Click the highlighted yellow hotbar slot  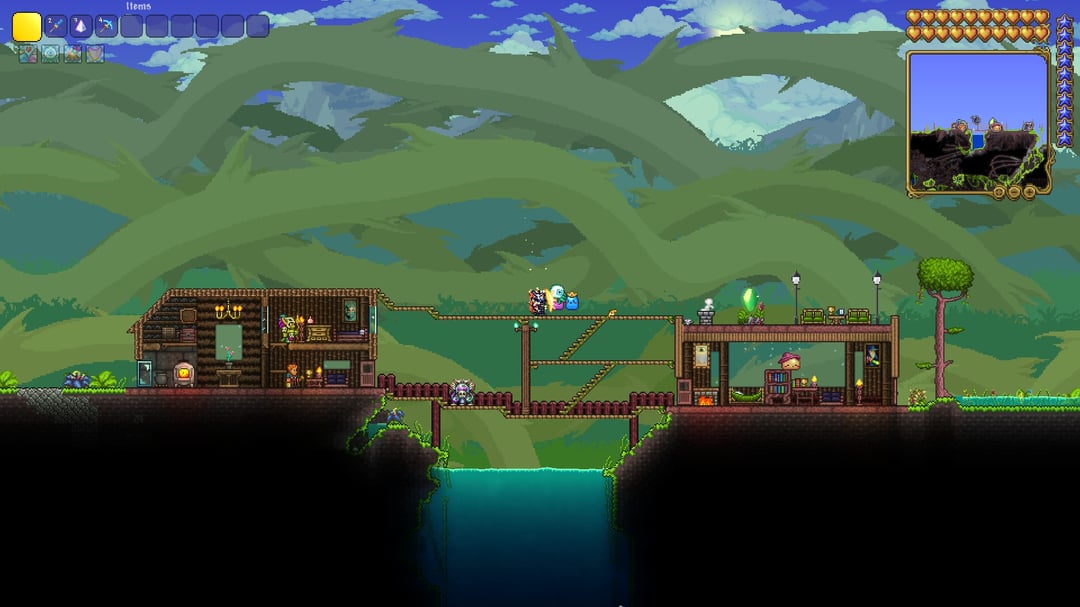(x=27, y=27)
